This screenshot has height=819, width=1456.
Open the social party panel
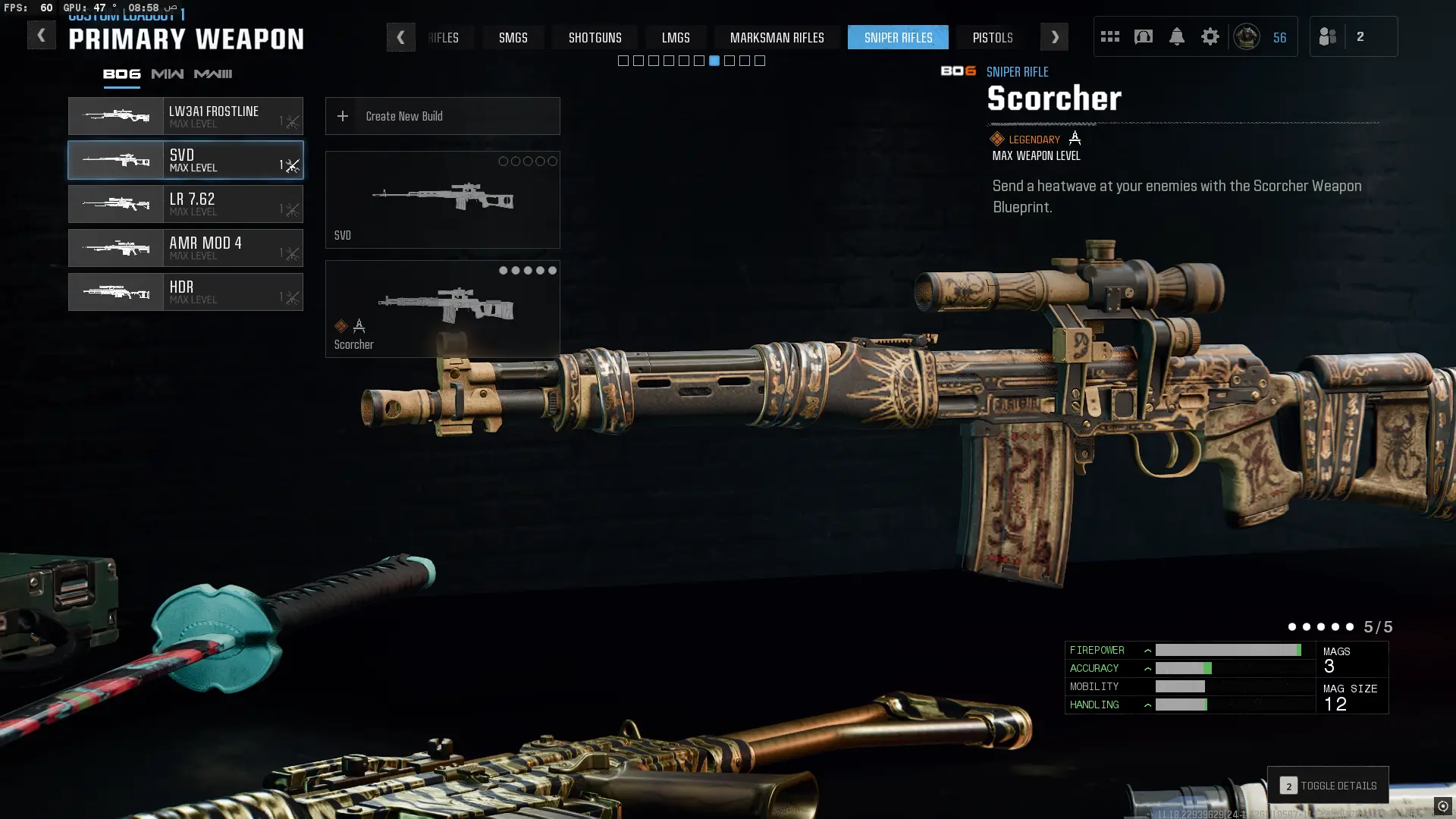(x=1353, y=36)
